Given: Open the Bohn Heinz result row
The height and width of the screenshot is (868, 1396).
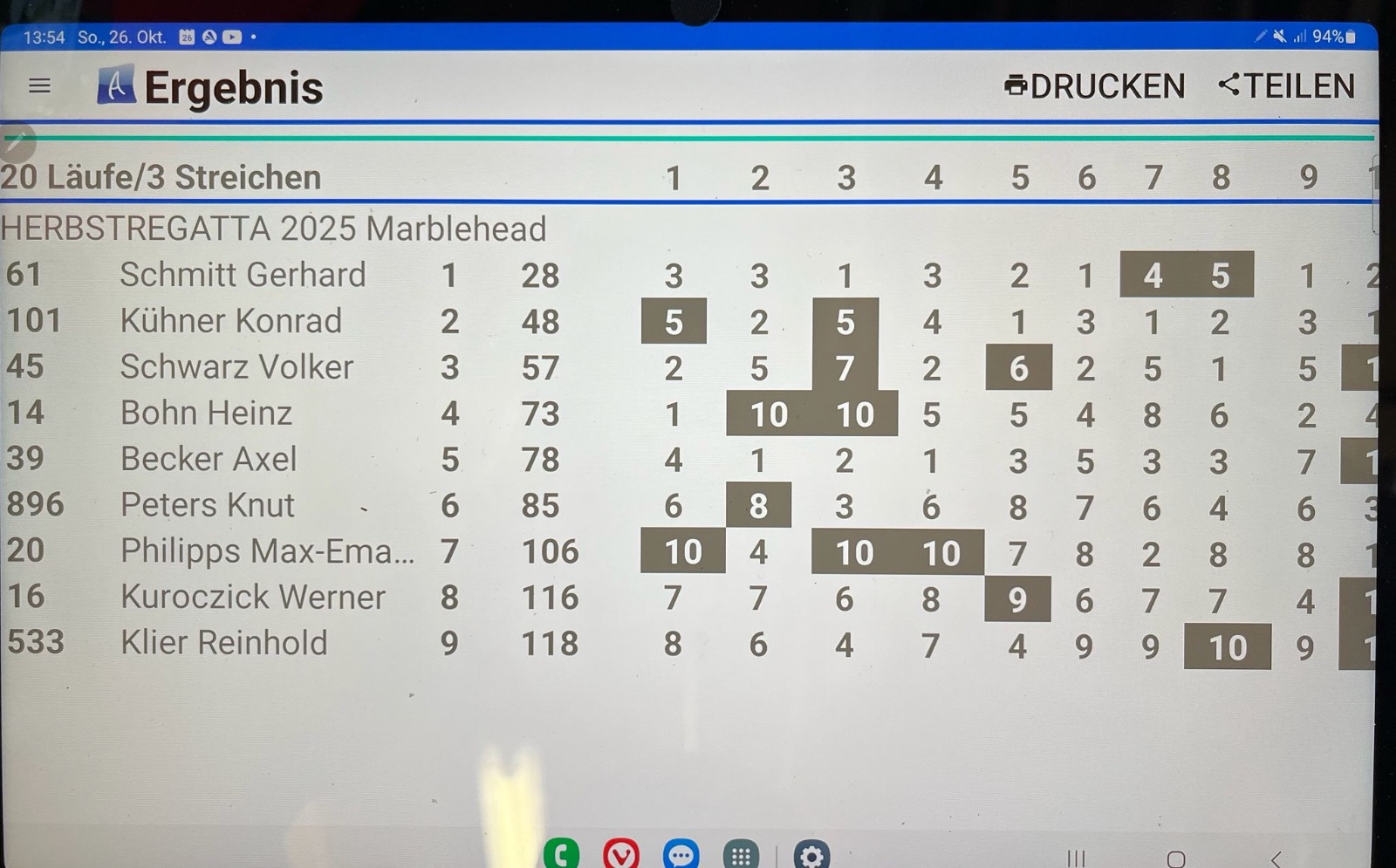Looking at the screenshot, I should pos(206,413).
